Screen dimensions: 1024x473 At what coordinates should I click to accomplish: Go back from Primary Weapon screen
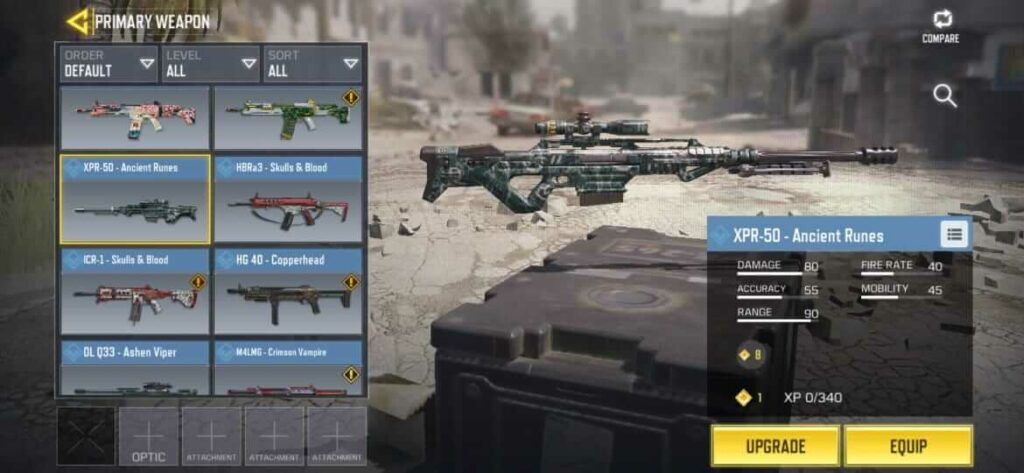[77, 21]
